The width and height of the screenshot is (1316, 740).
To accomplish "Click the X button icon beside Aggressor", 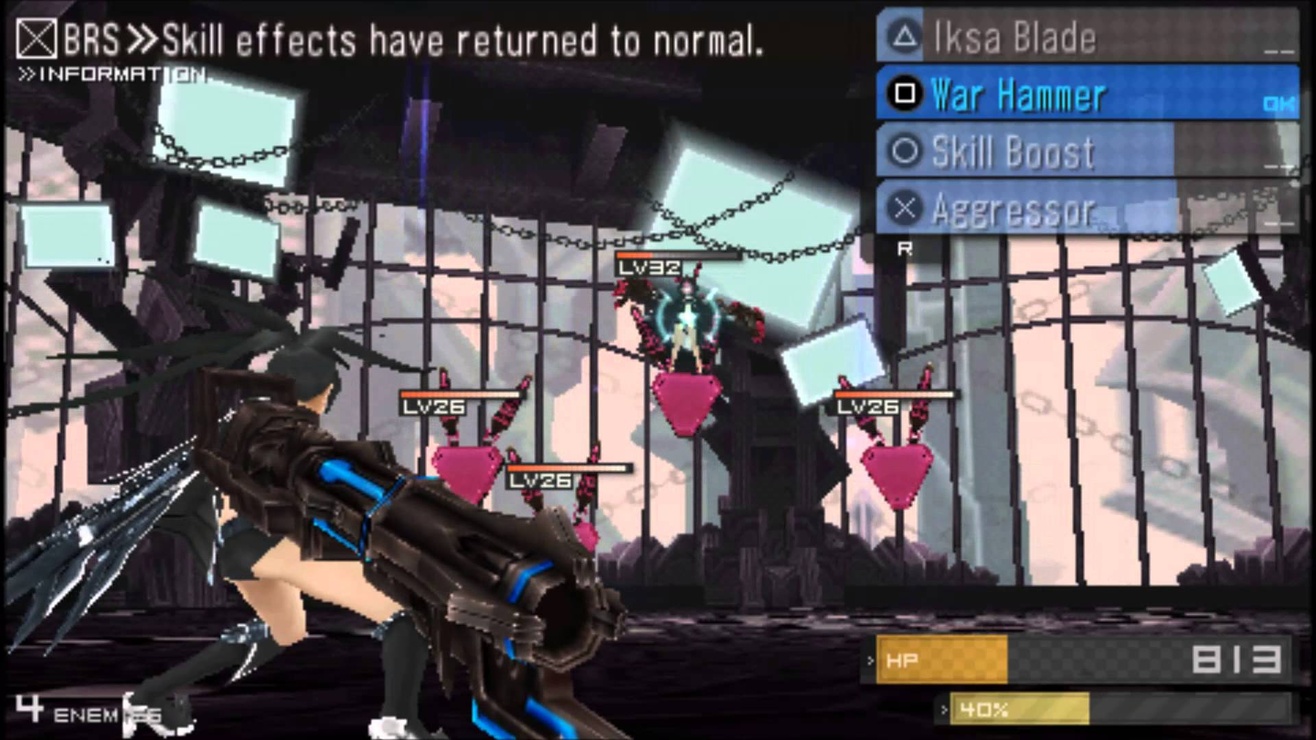I will click(905, 208).
